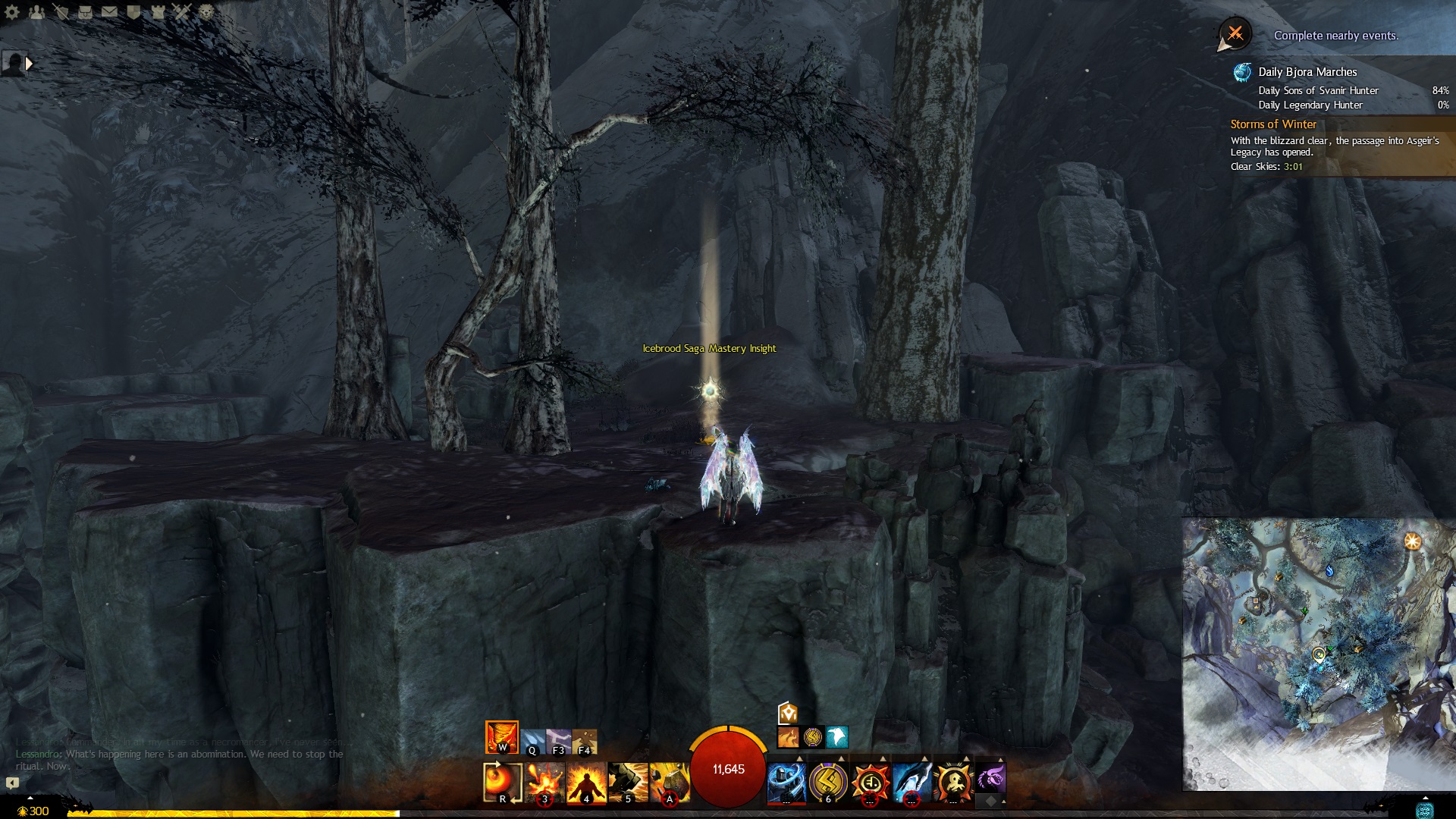Image resolution: width=1456 pixels, height=819 pixels.
Task: Open the PvP crossed swords panel
Action: [182, 11]
